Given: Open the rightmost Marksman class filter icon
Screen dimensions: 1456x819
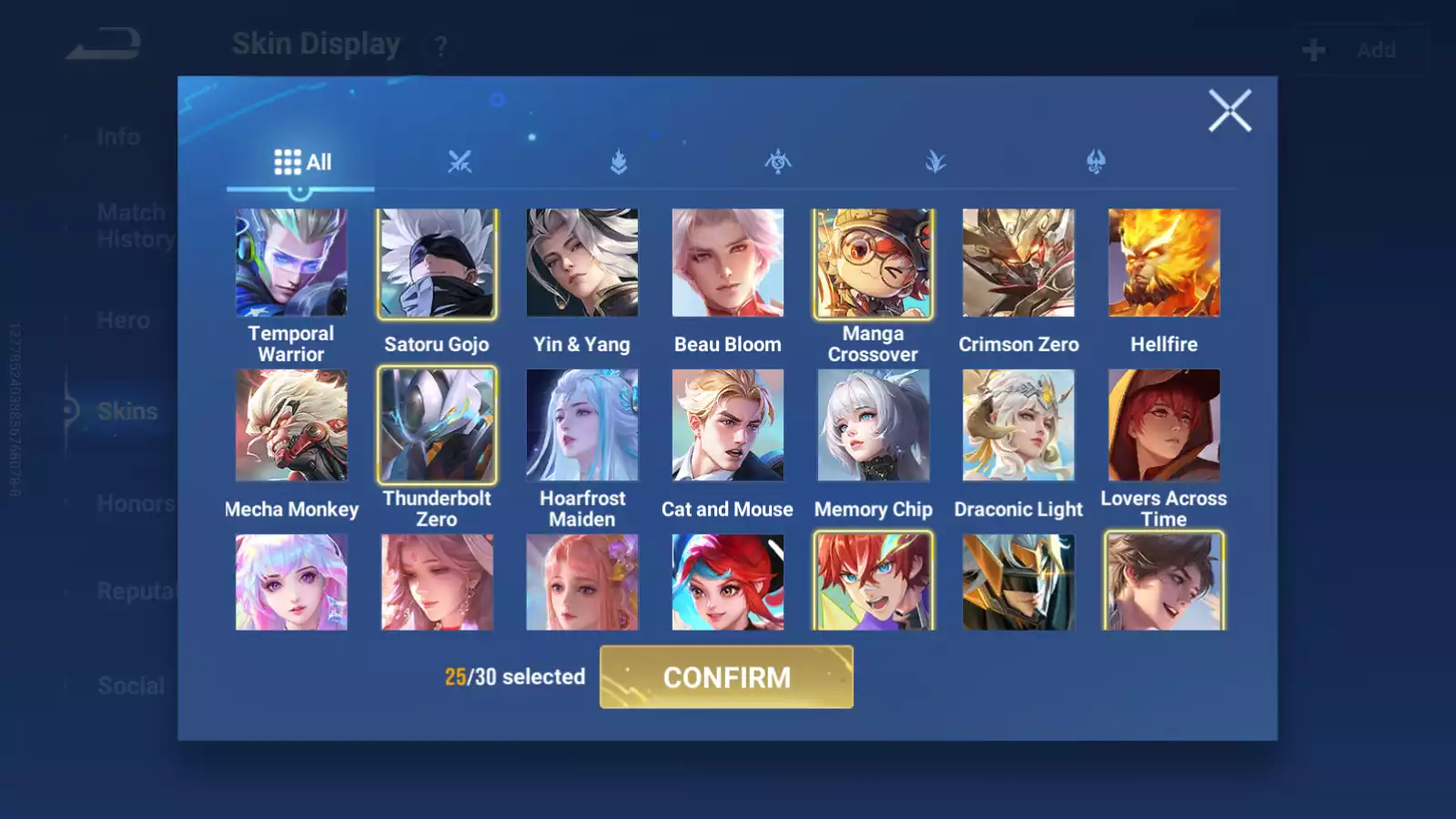Looking at the screenshot, I should pos(1097,162).
